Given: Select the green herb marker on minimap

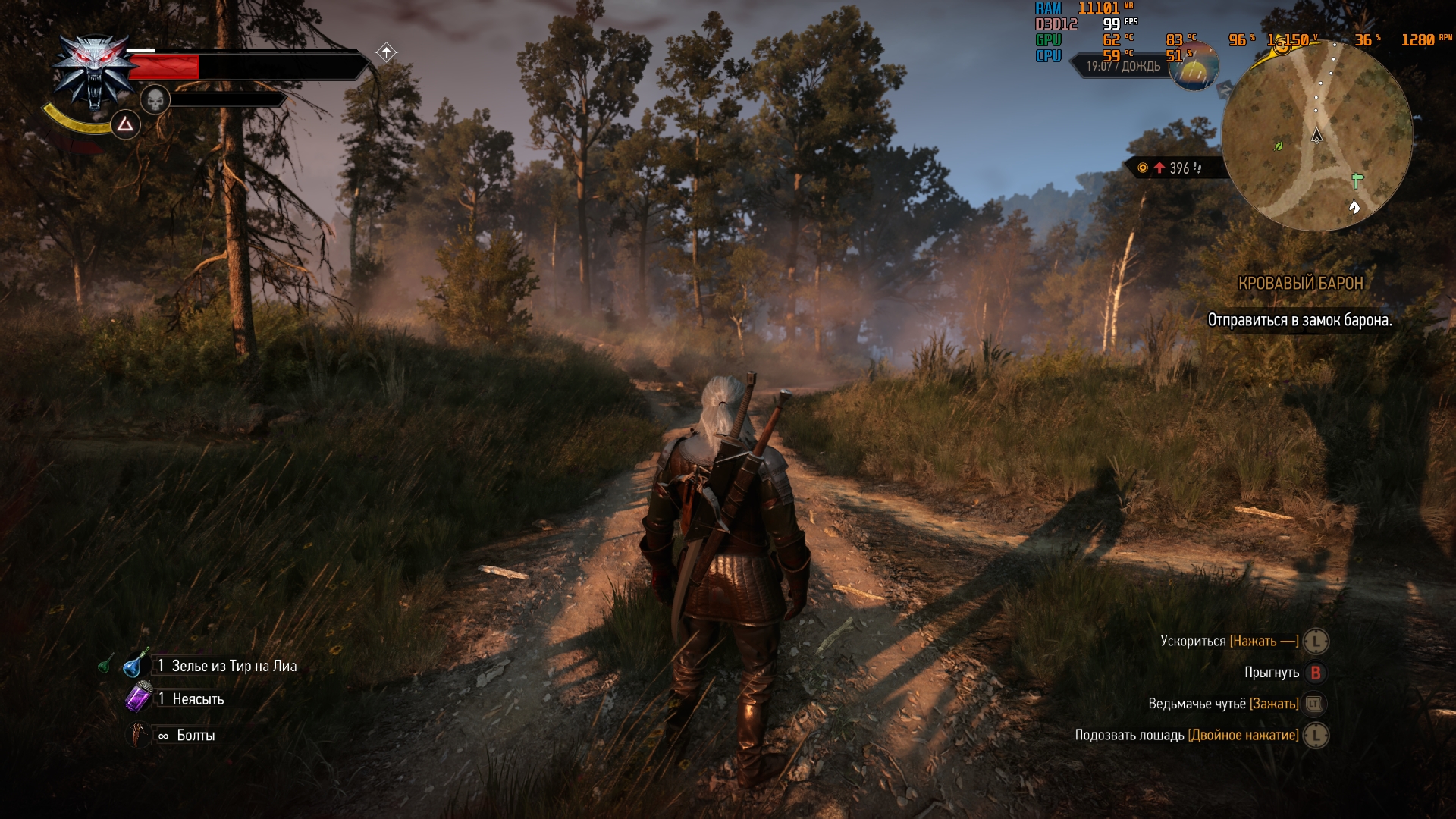Looking at the screenshot, I should point(1279,146).
